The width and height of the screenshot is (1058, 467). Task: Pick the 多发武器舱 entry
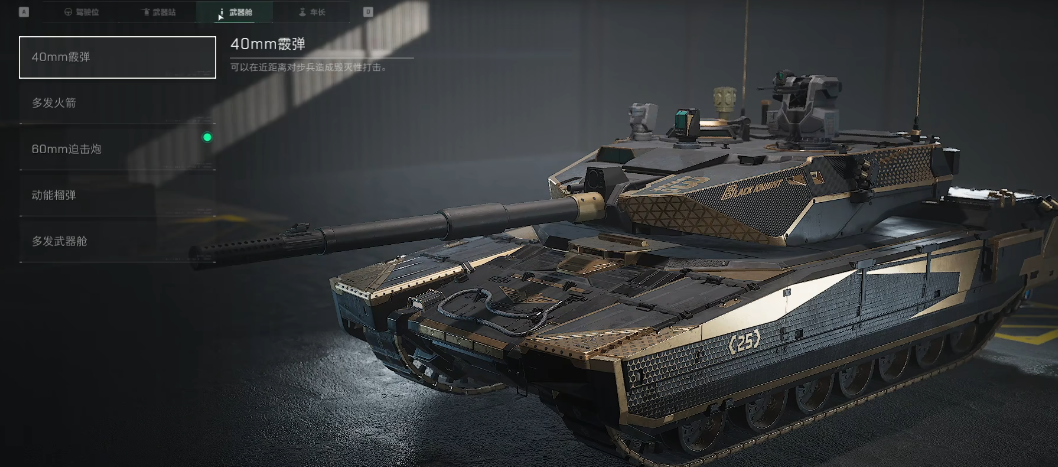117,241
